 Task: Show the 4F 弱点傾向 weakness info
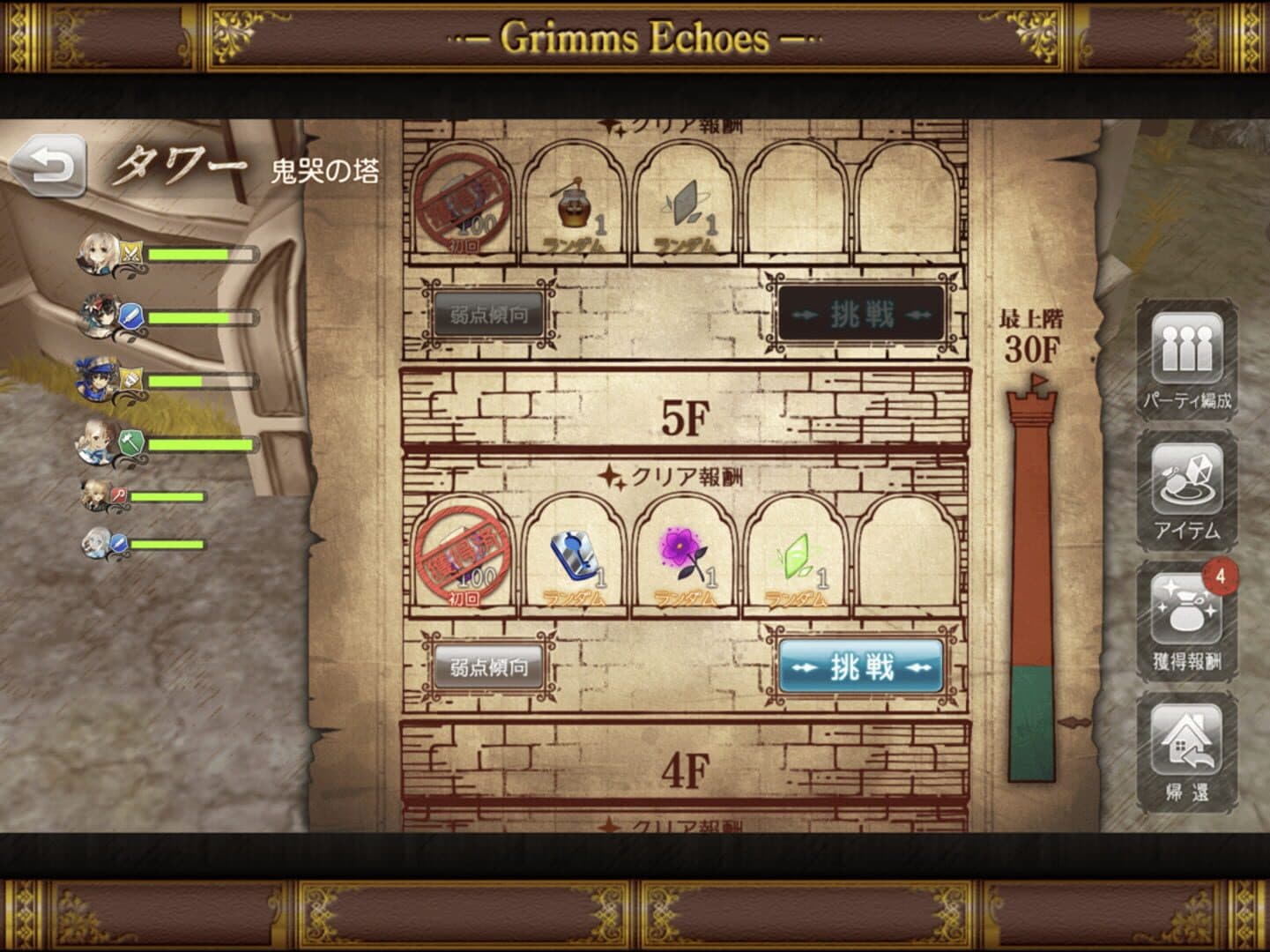click(x=488, y=667)
